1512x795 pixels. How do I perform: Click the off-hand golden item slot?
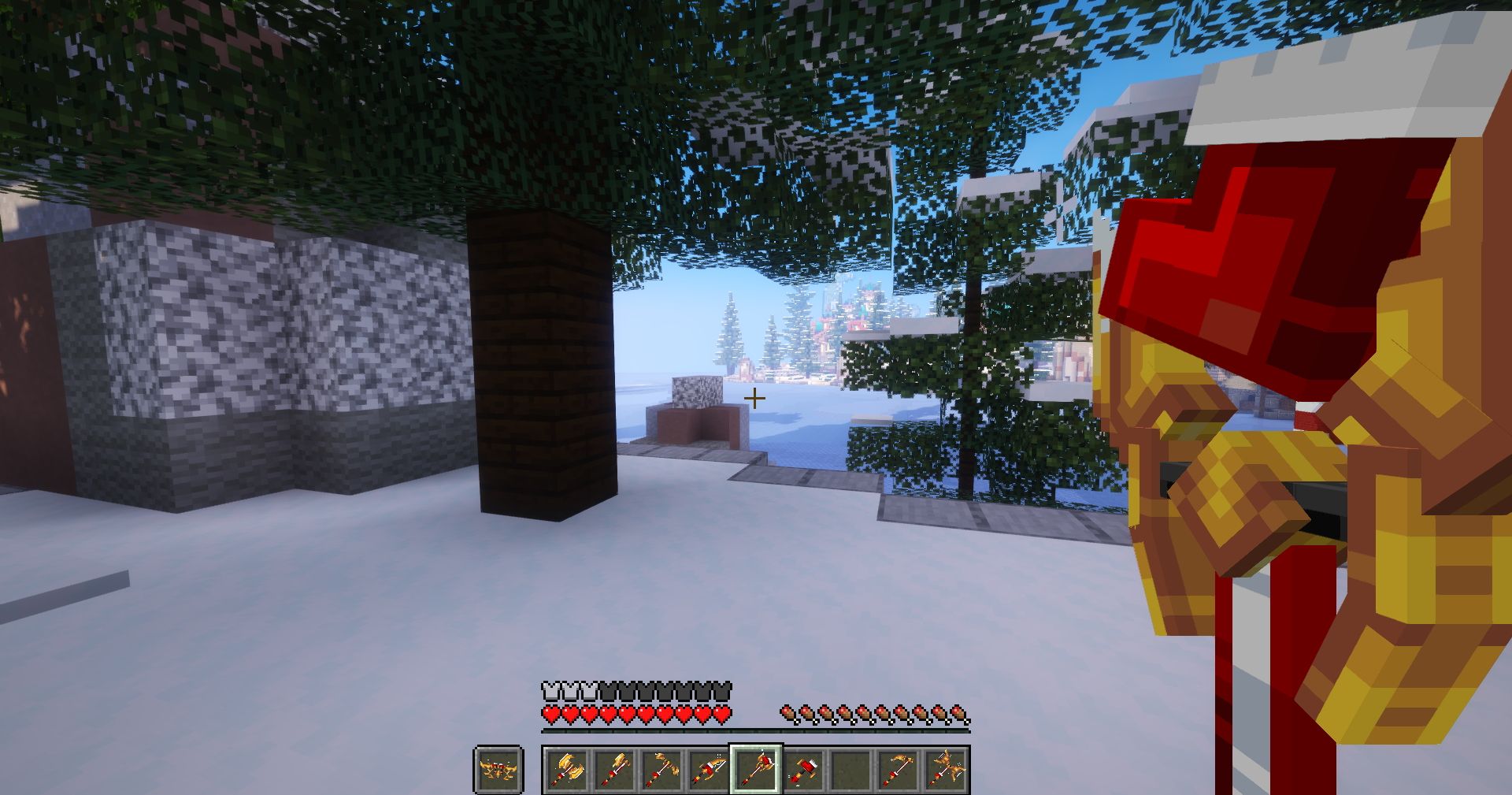[x=498, y=771]
